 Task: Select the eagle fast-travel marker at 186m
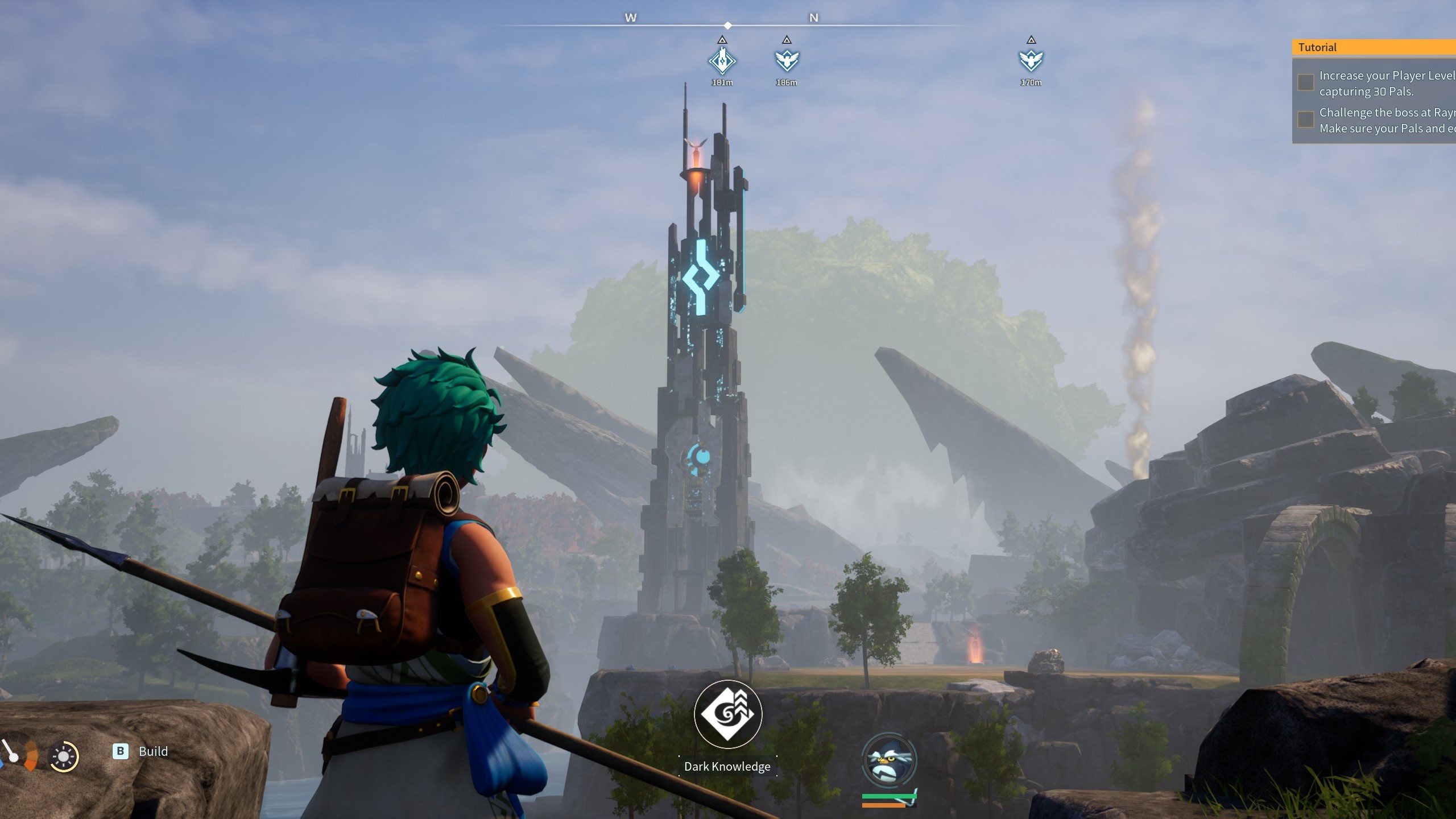click(787, 60)
